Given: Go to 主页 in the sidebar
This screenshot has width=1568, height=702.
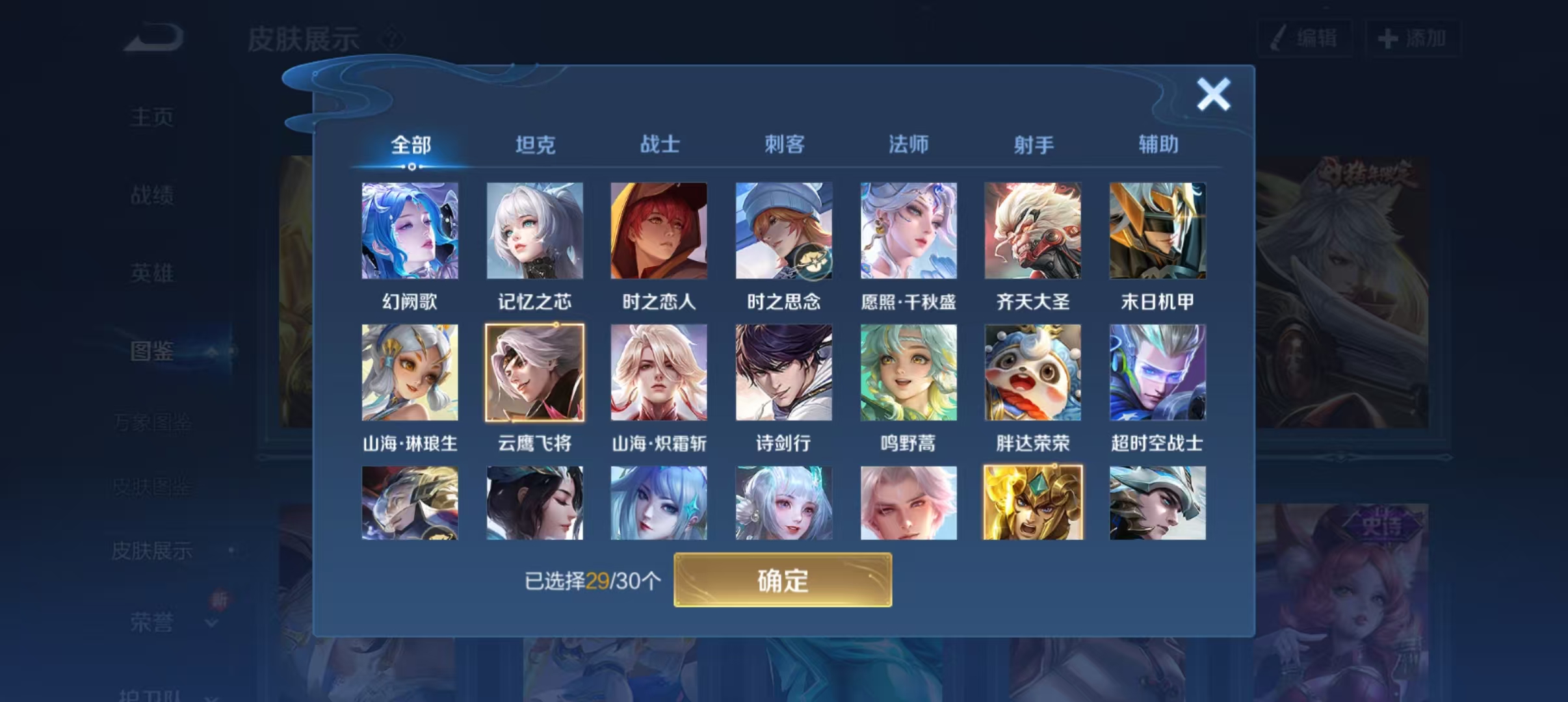Looking at the screenshot, I should tap(151, 115).
